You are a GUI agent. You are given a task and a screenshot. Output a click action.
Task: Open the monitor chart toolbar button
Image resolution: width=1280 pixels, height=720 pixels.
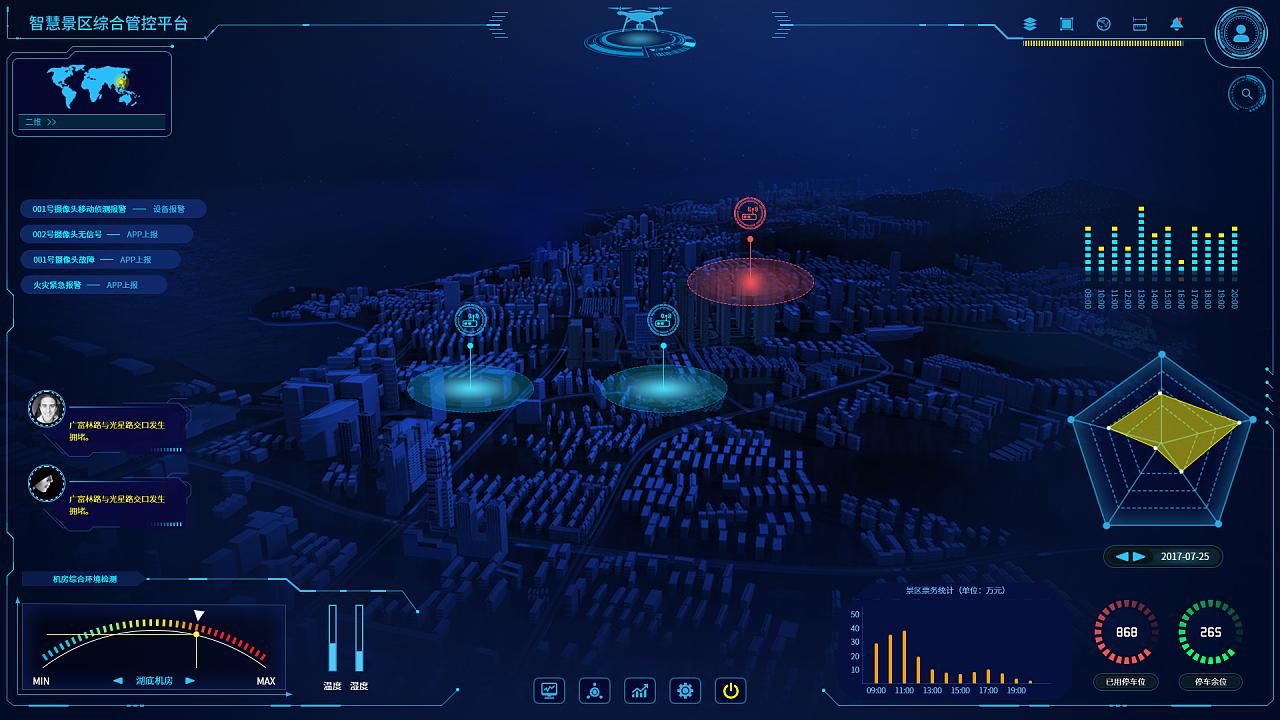(549, 690)
